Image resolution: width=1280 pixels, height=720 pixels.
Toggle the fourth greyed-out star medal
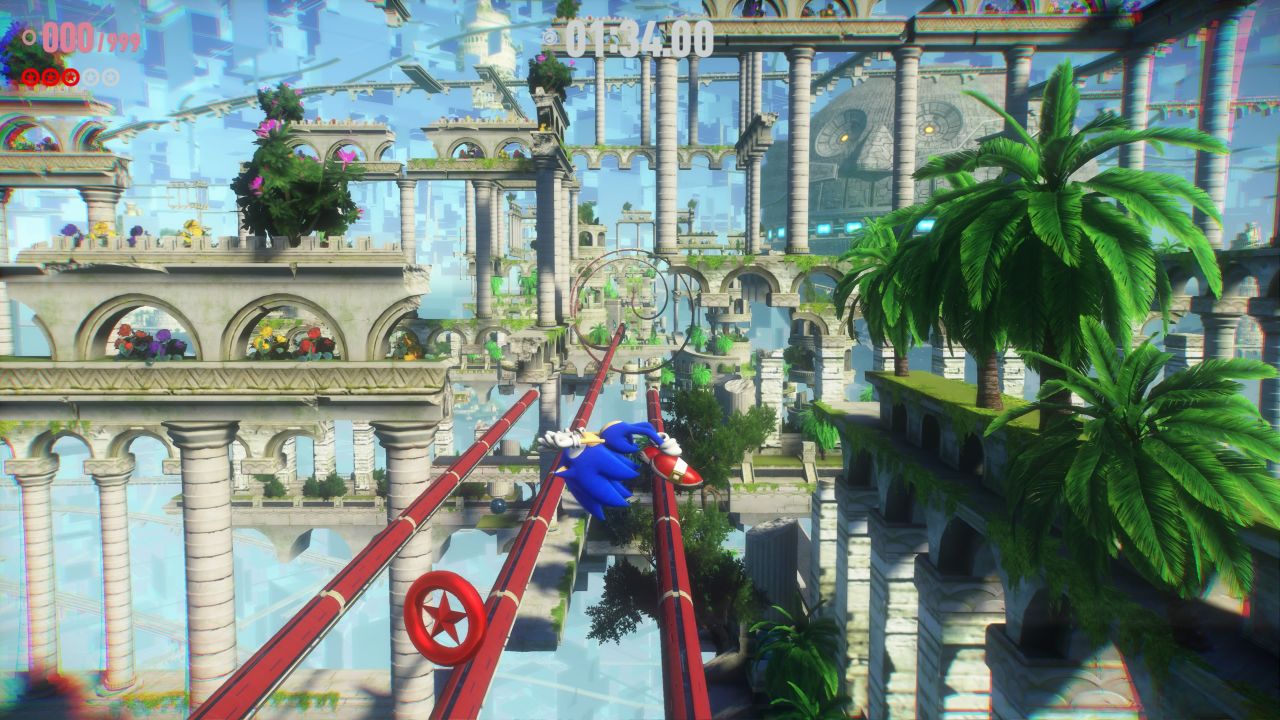click(x=91, y=77)
